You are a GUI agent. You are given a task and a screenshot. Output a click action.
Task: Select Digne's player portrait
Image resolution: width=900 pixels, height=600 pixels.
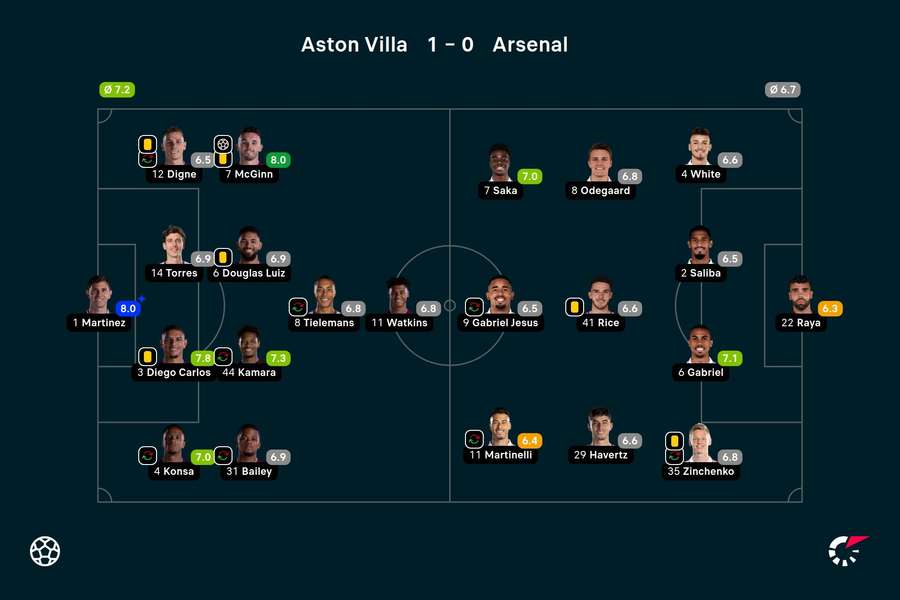point(174,147)
